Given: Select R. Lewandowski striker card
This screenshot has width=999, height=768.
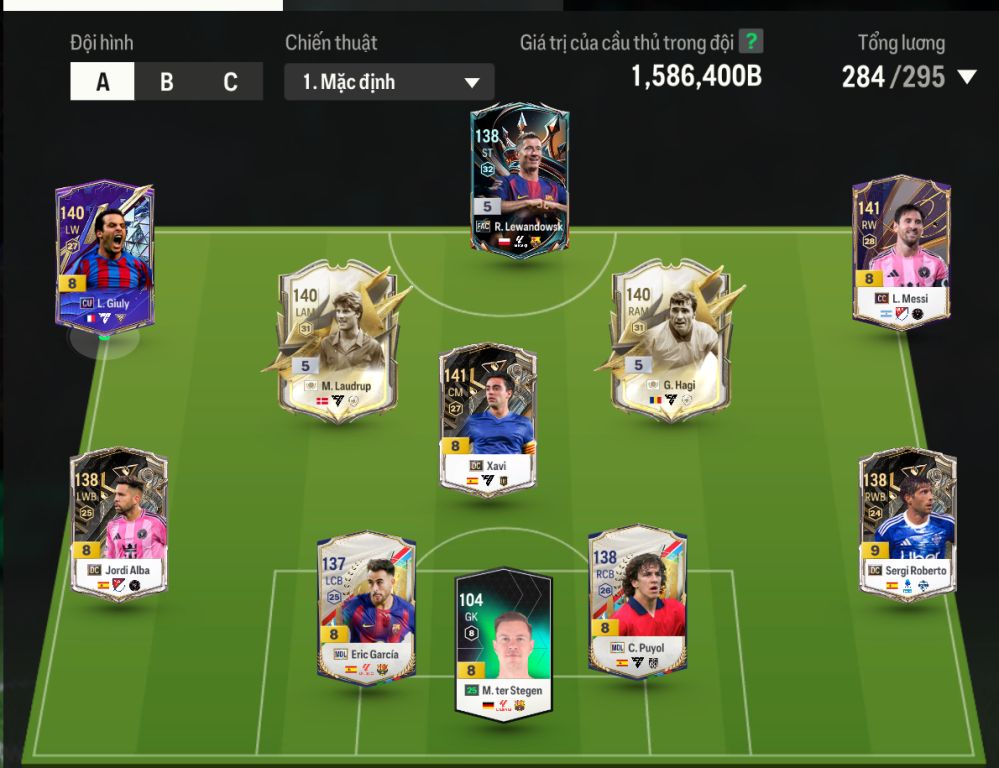Looking at the screenshot, I should (x=519, y=180).
